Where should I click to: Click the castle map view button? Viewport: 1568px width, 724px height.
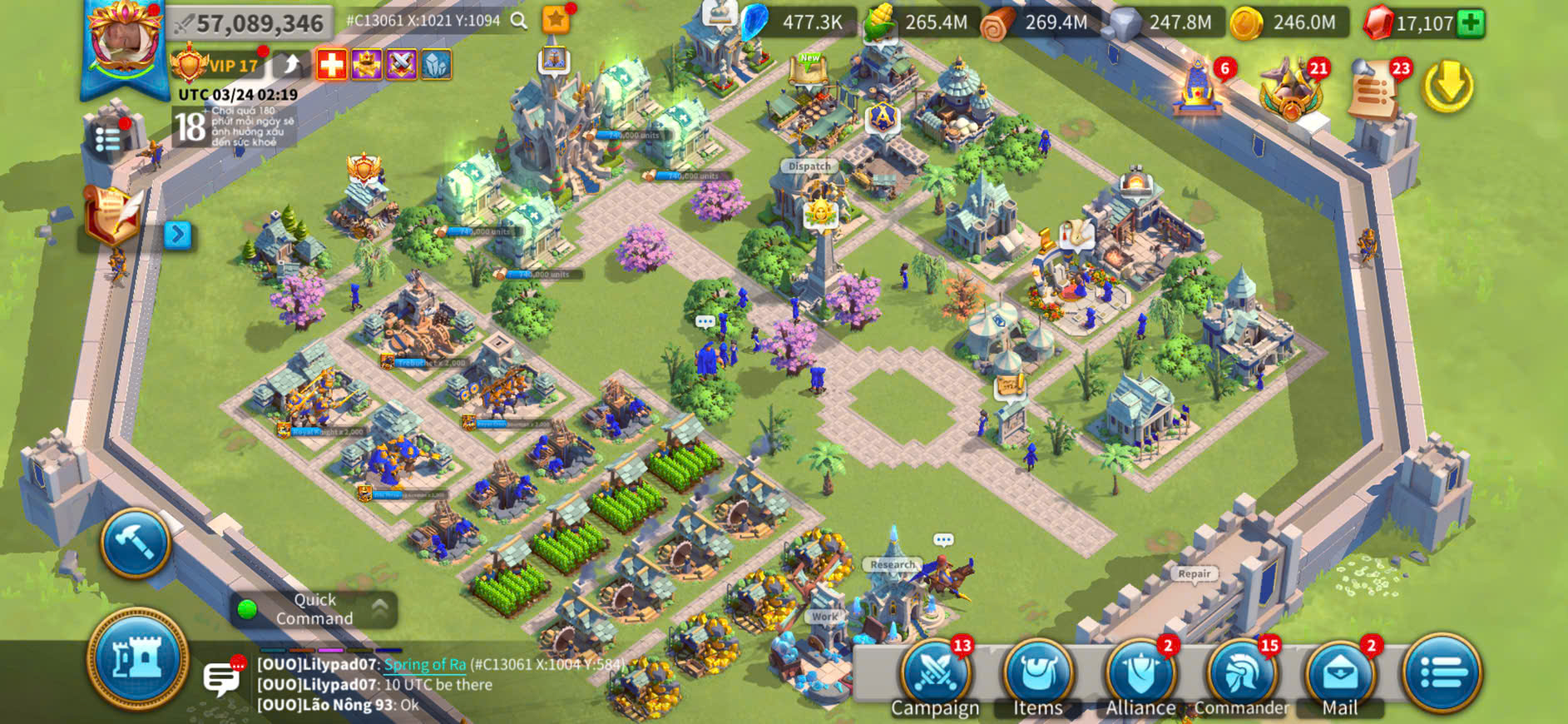coord(138,659)
